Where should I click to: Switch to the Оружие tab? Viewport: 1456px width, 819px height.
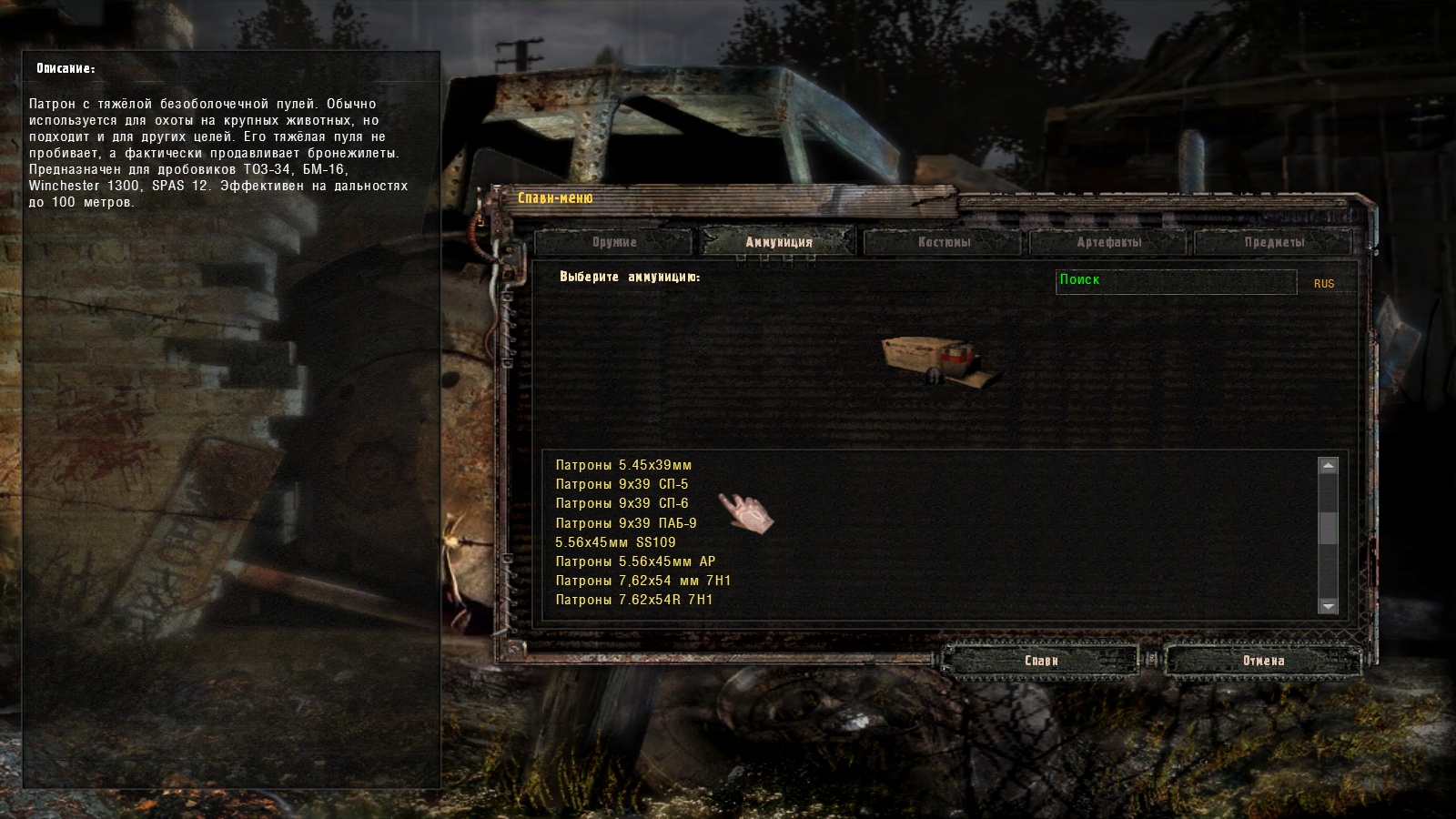pyautogui.click(x=614, y=242)
